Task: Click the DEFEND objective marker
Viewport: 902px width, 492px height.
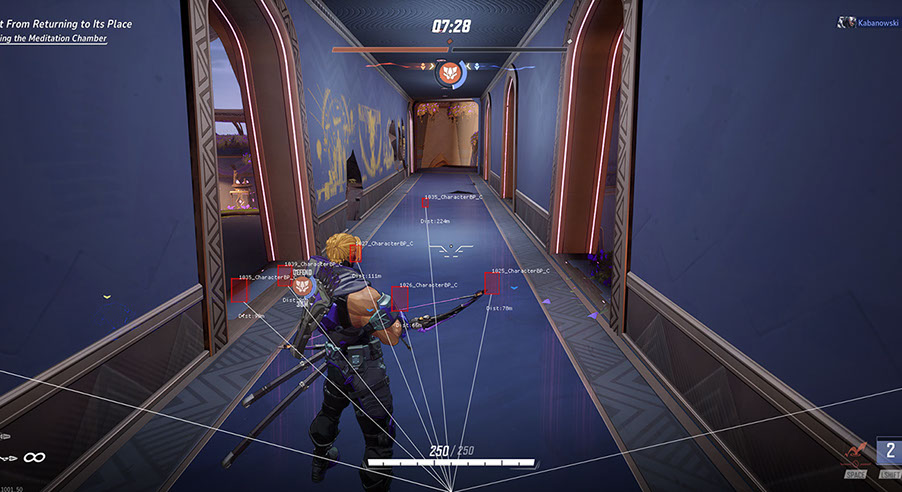Action: click(x=303, y=286)
